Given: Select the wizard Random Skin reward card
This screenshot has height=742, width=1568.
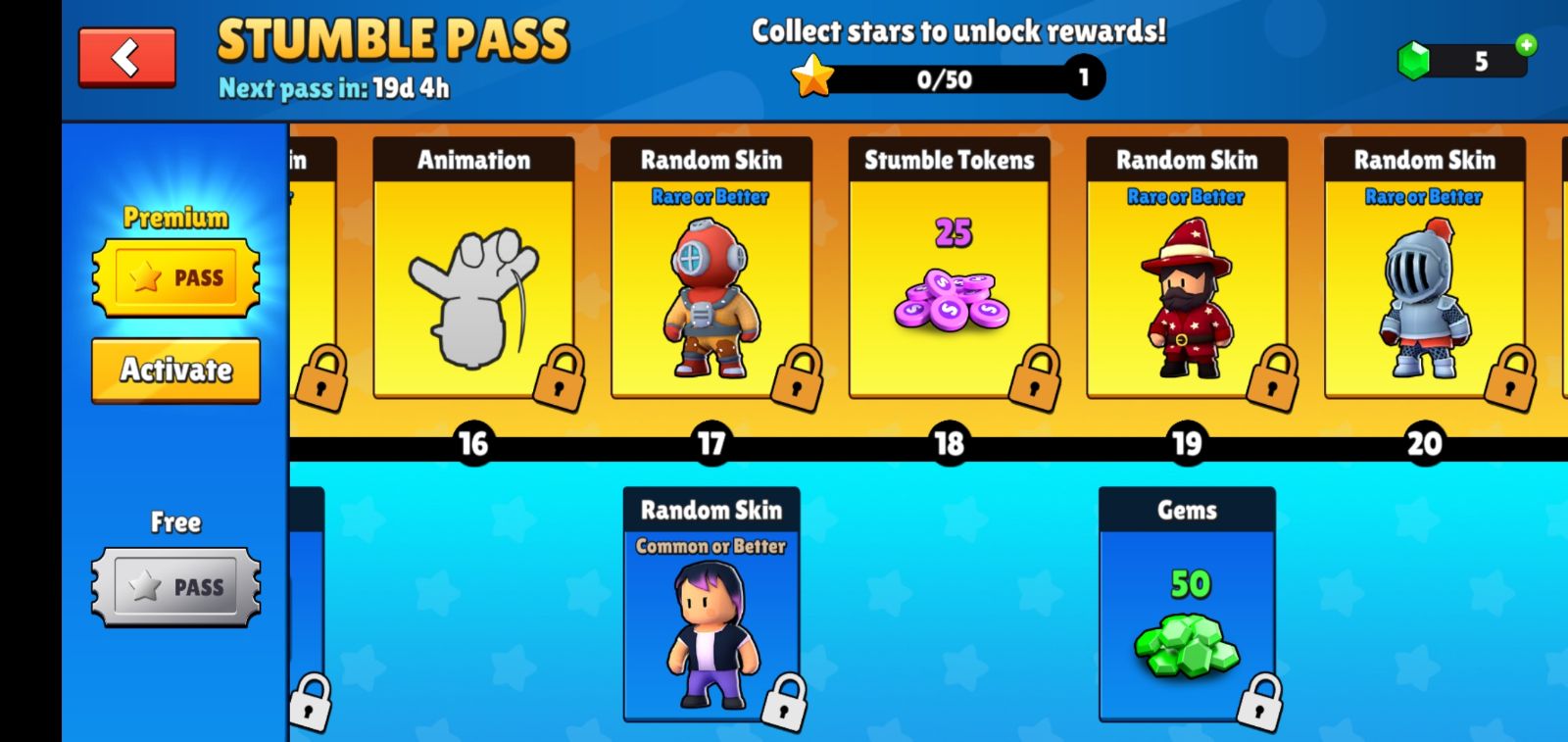Looking at the screenshot, I should [1187, 270].
